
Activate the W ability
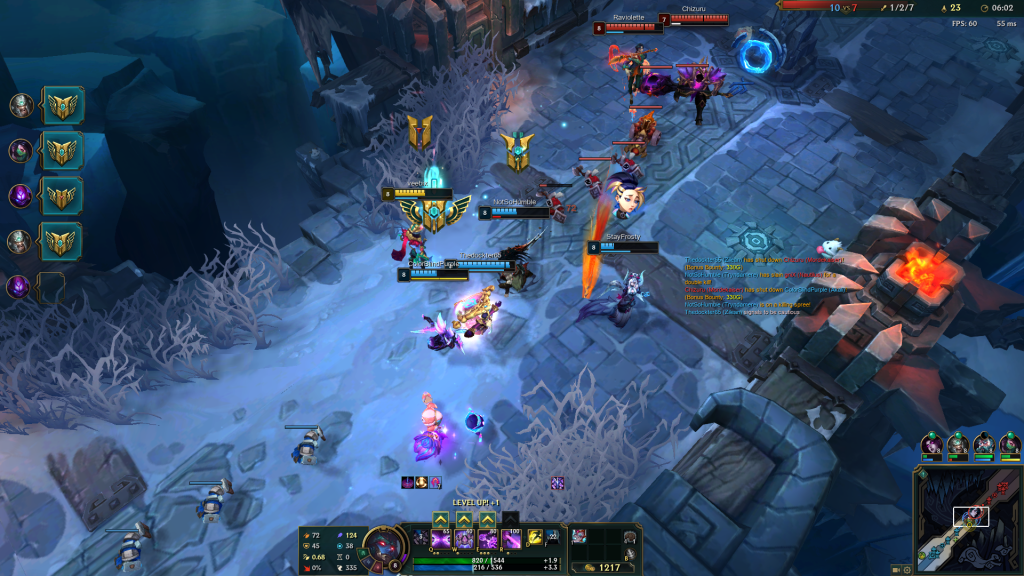(464, 540)
